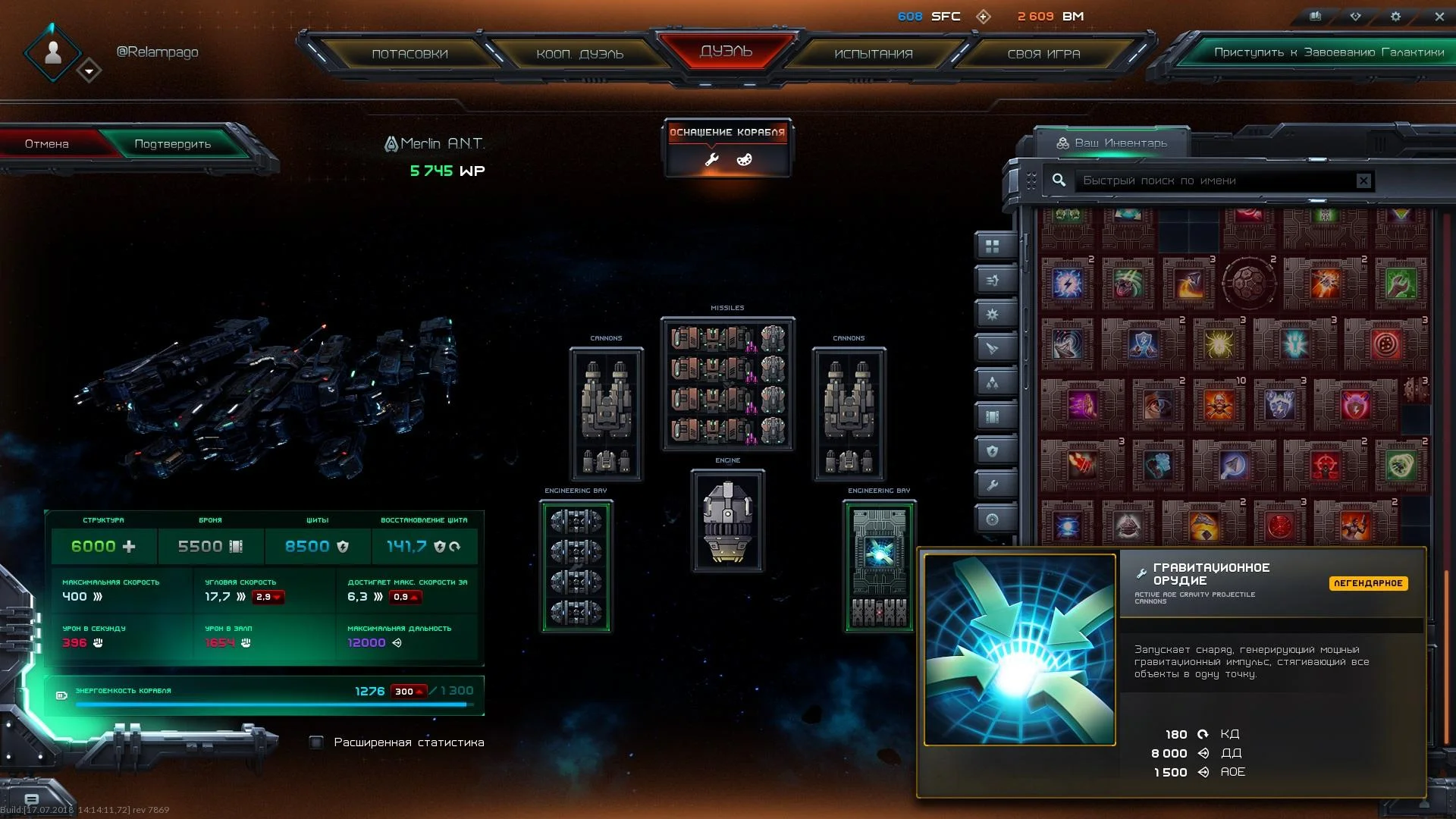Open the player profile dropdown arrow
The height and width of the screenshot is (819, 1456).
(x=89, y=71)
